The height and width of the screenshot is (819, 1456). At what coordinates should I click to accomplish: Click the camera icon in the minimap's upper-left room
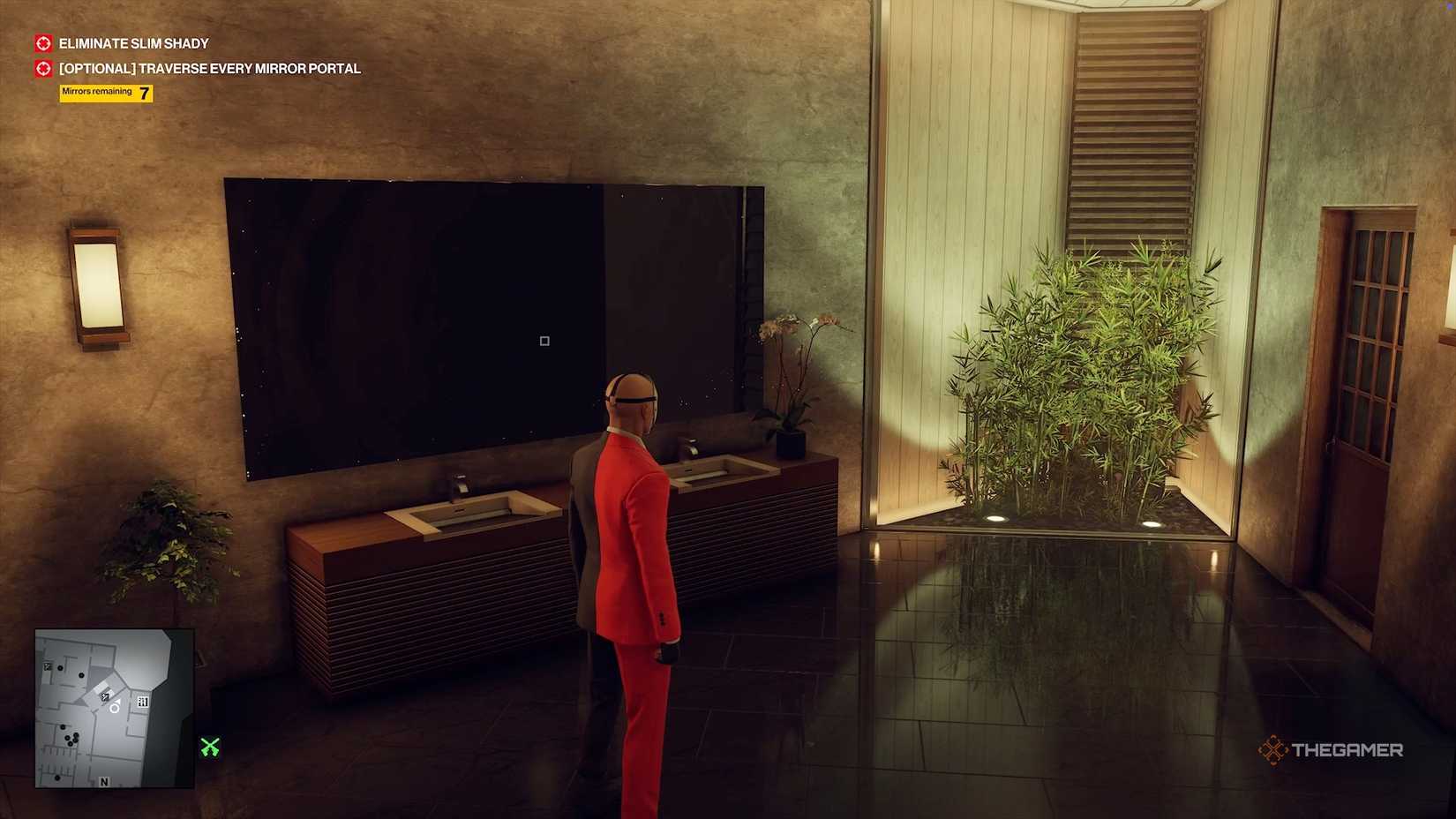coord(47,667)
